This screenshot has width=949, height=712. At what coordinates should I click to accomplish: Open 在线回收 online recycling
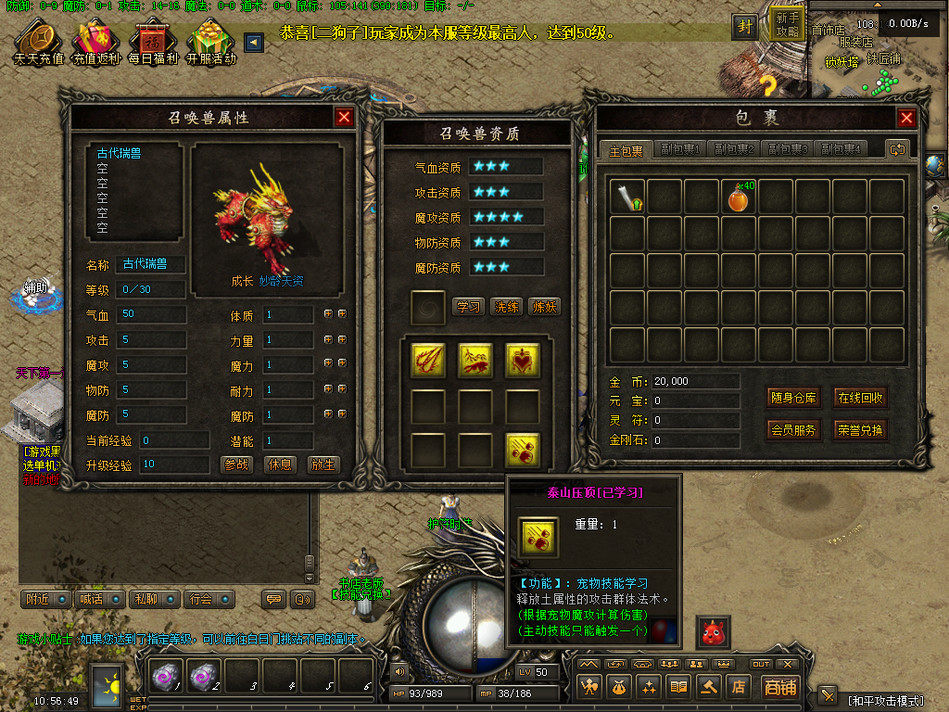[x=860, y=398]
